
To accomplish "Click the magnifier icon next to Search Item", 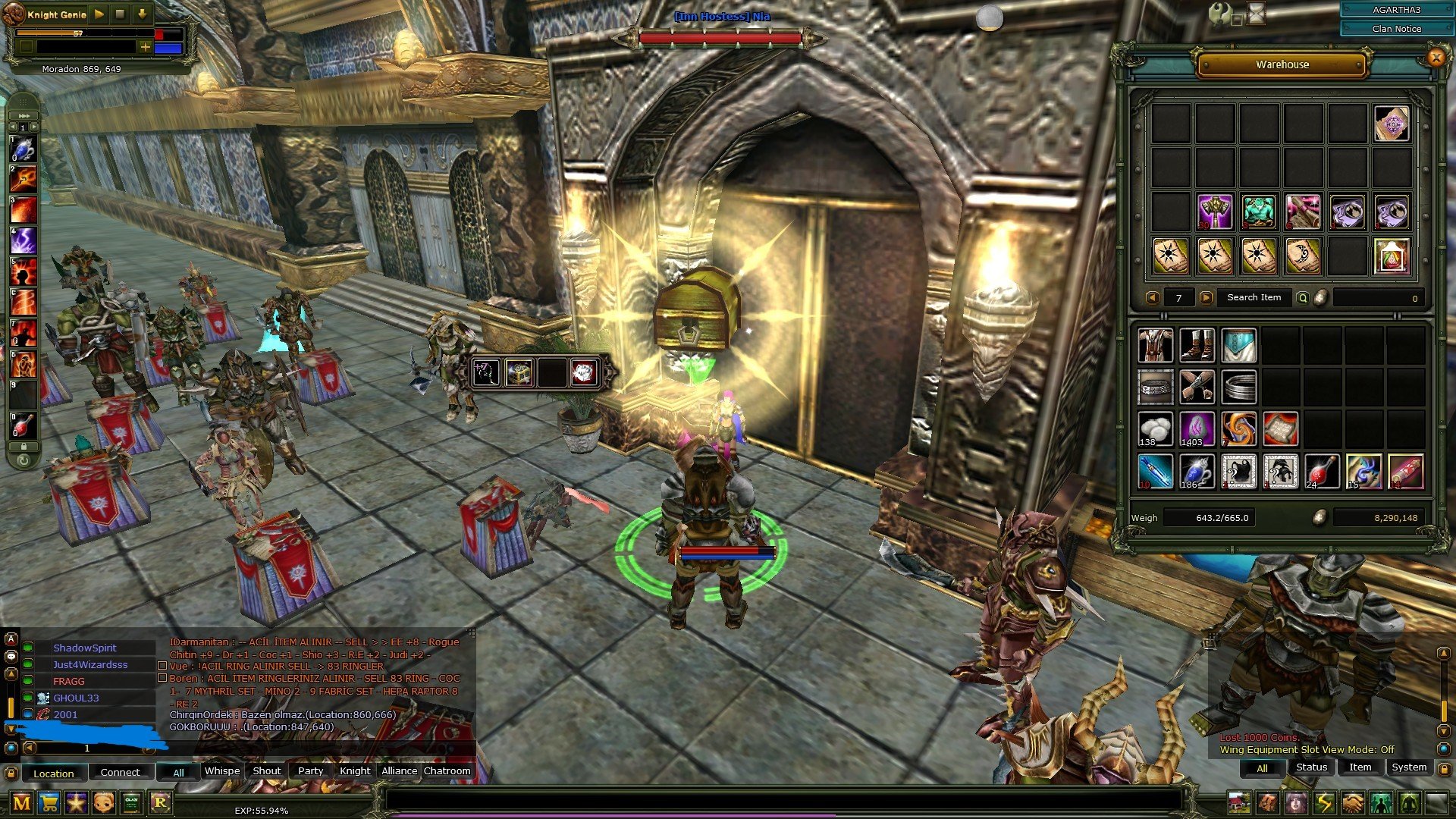I will [x=1302, y=297].
